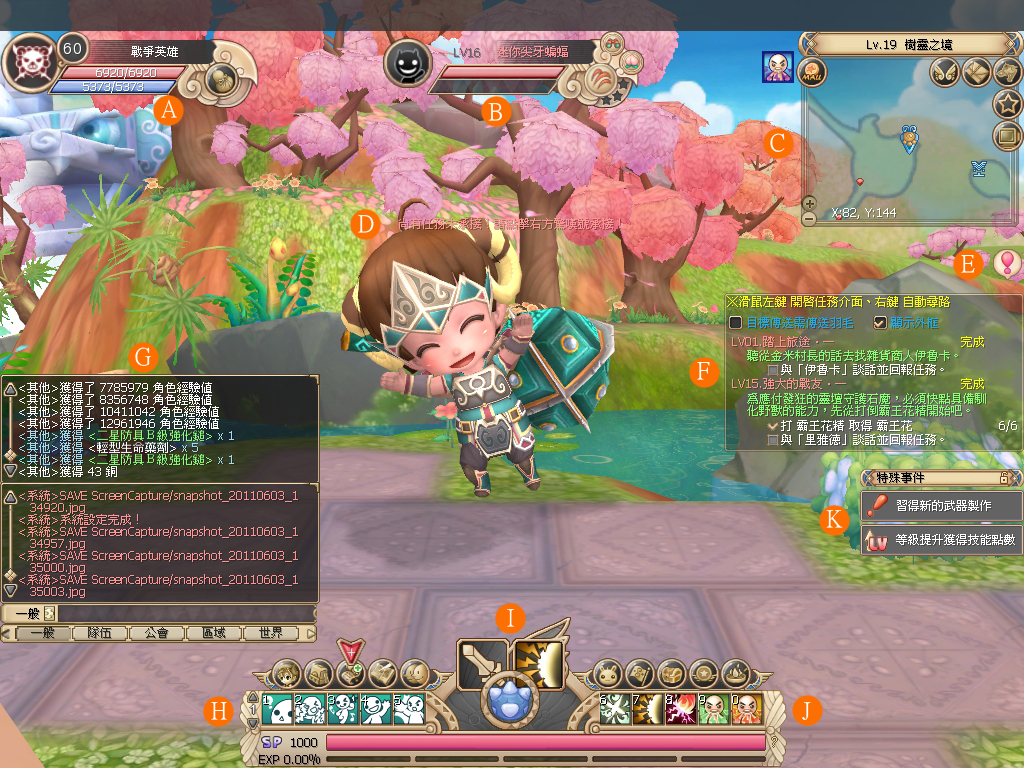Use the fire and lightning skill in slot 8
Viewport: 1024px width, 768px height.
[x=684, y=709]
